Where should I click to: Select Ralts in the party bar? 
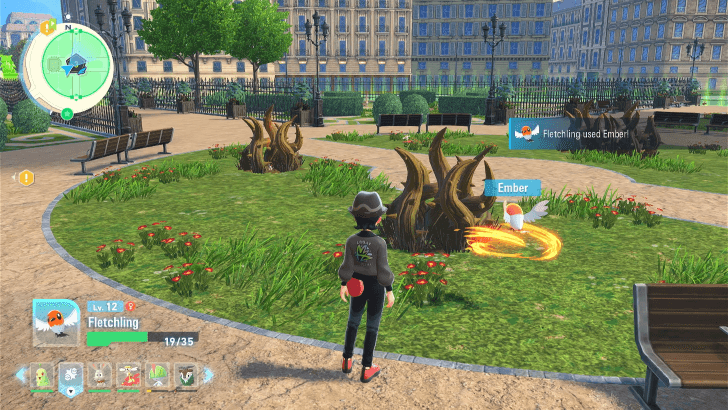(158, 375)
